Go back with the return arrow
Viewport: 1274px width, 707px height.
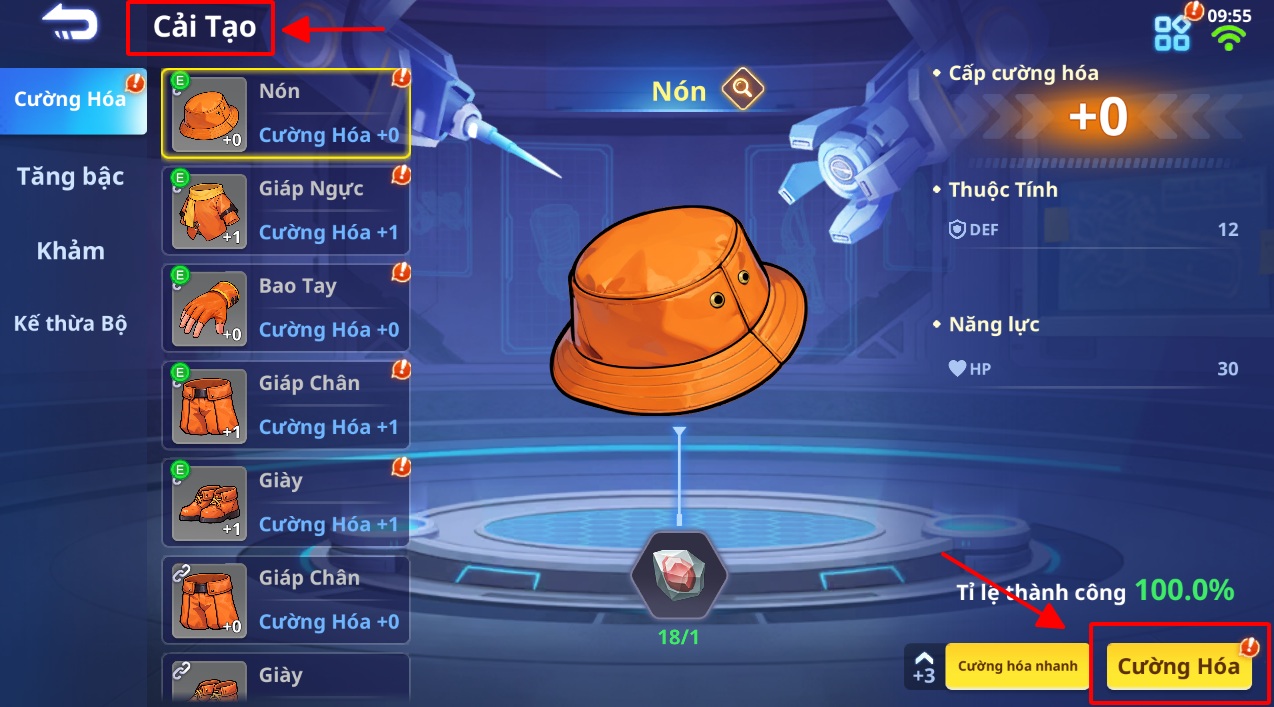point(70,26)
